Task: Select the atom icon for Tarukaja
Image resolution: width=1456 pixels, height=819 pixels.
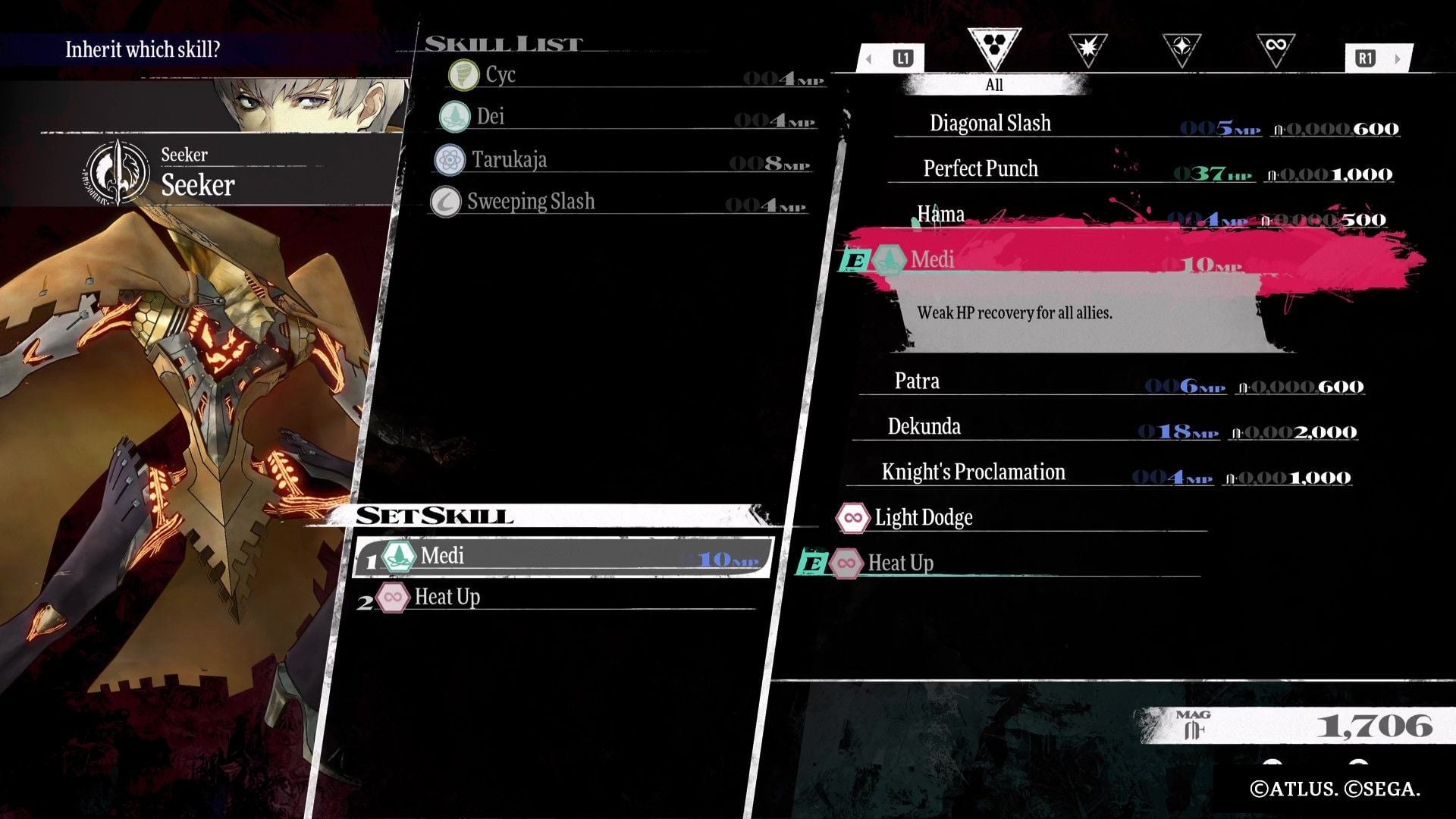Action: click(x=451, y=160)
